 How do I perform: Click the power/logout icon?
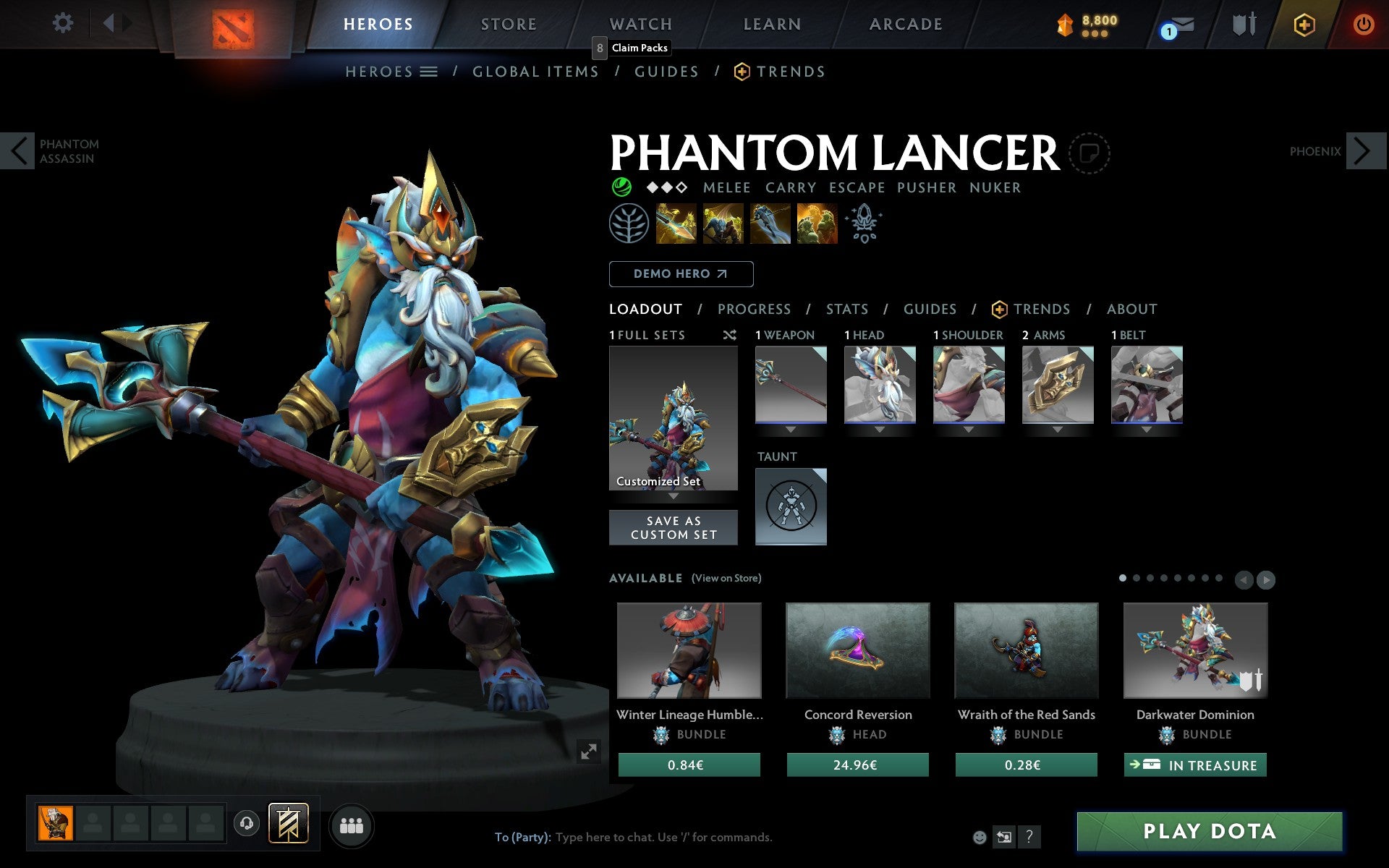[1364, 22]
